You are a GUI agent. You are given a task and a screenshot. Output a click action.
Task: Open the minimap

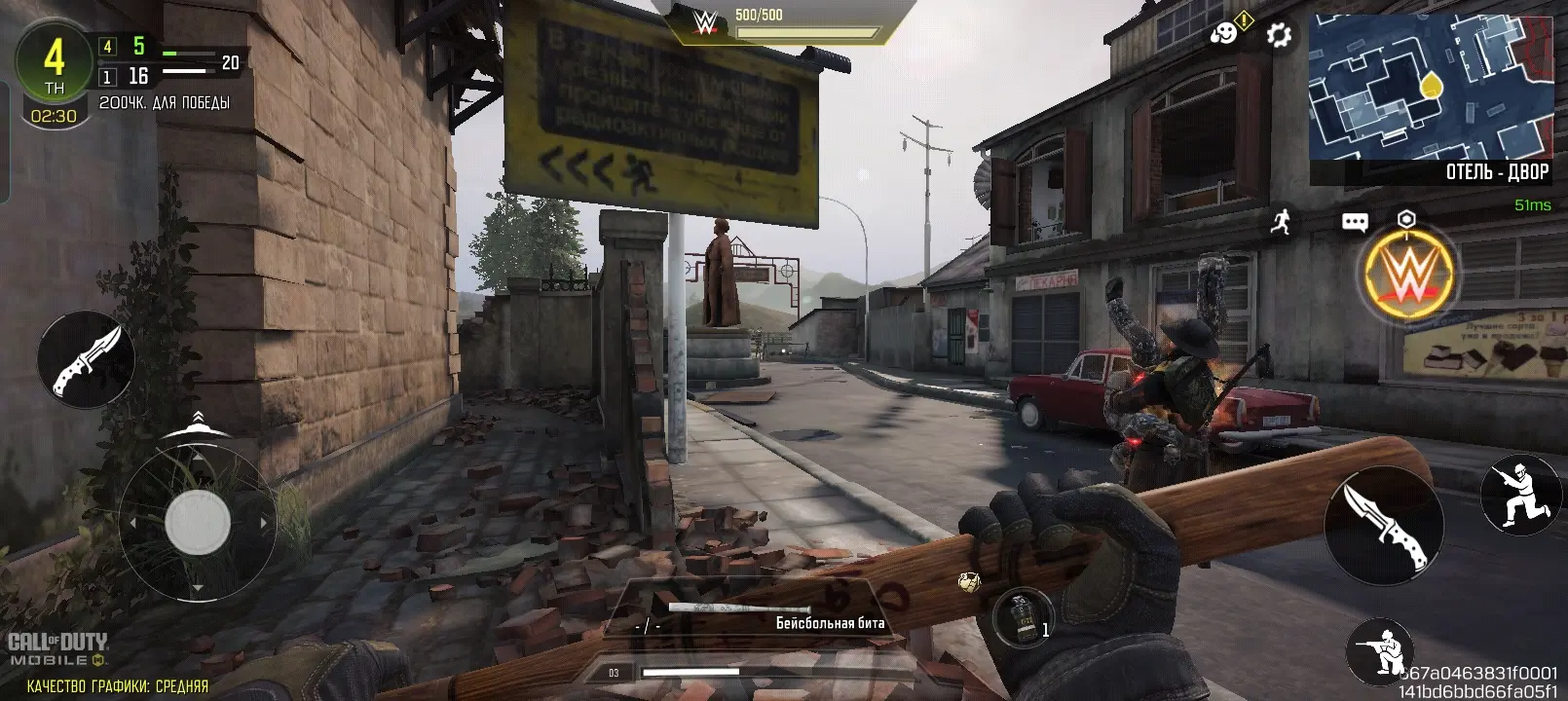(1430, 86)
